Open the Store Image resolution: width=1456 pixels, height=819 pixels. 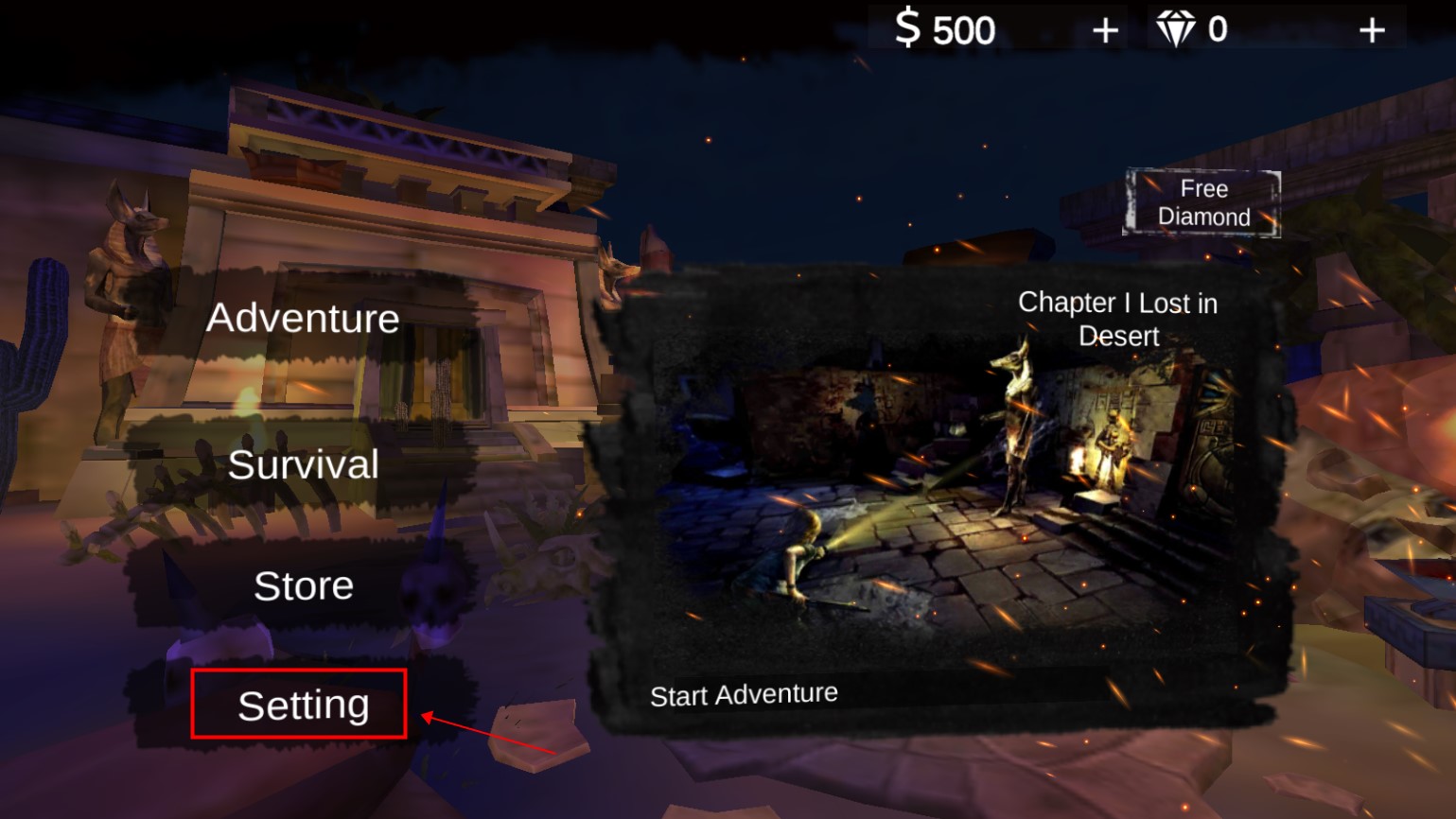303,586
